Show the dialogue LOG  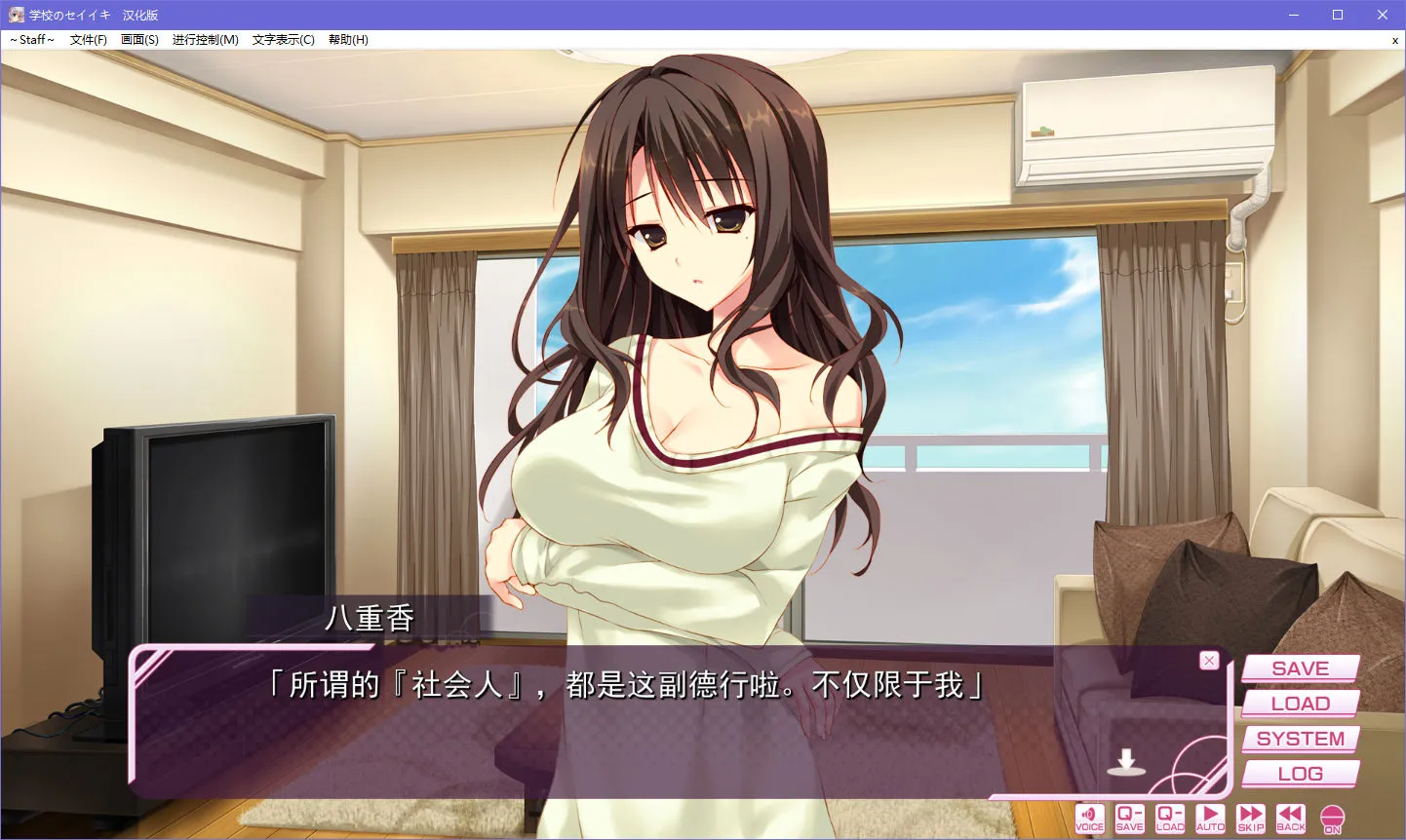point(1300,774)
